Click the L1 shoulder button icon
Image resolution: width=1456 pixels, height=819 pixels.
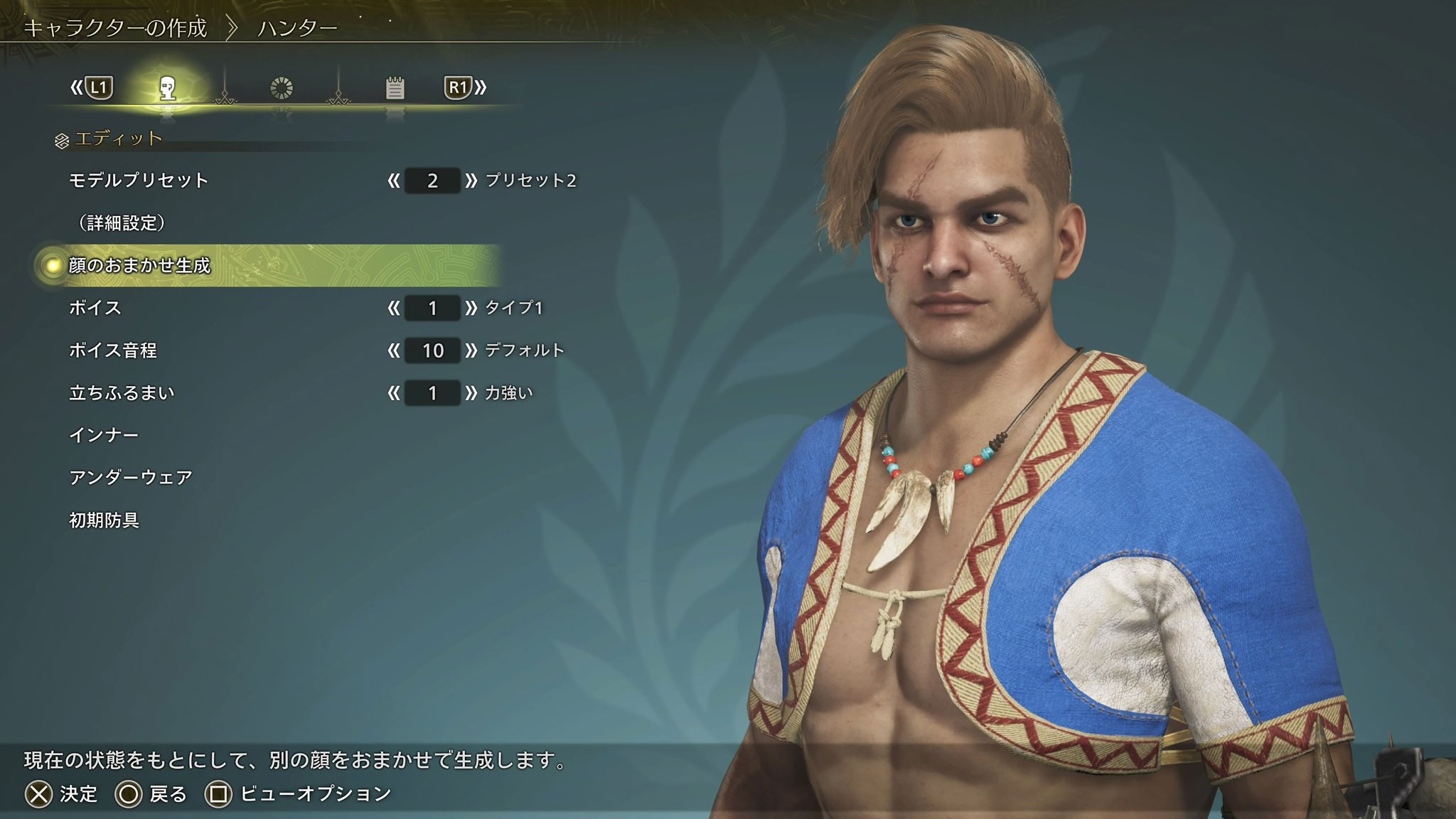(x=98, y=88)
